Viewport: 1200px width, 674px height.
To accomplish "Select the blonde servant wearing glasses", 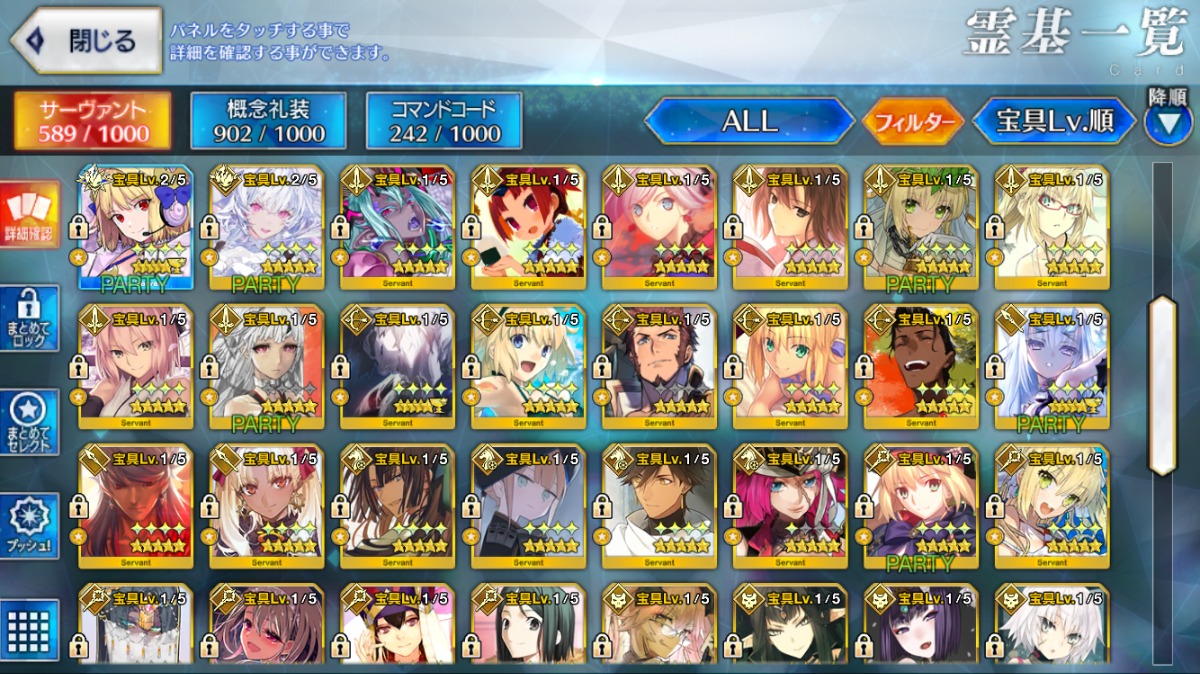I will pyautogui.click(x=1051, y=228).
